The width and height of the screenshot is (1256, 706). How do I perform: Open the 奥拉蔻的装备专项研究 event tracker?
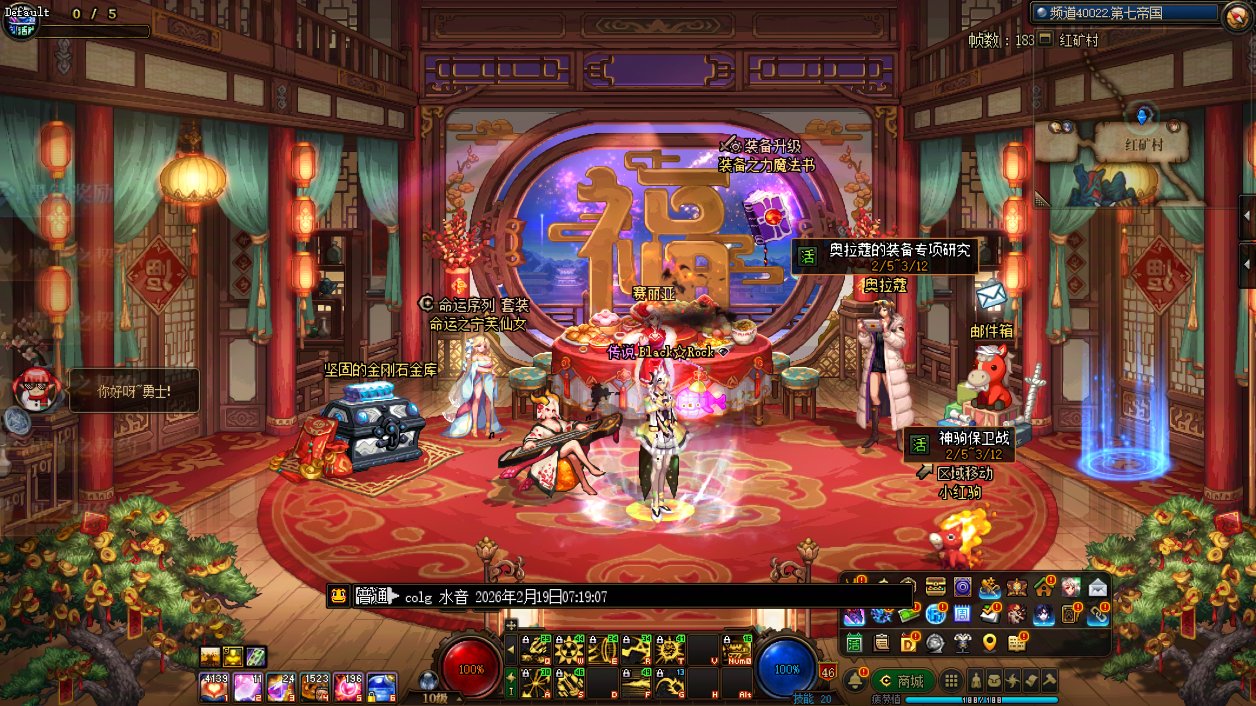pos(885,256)
